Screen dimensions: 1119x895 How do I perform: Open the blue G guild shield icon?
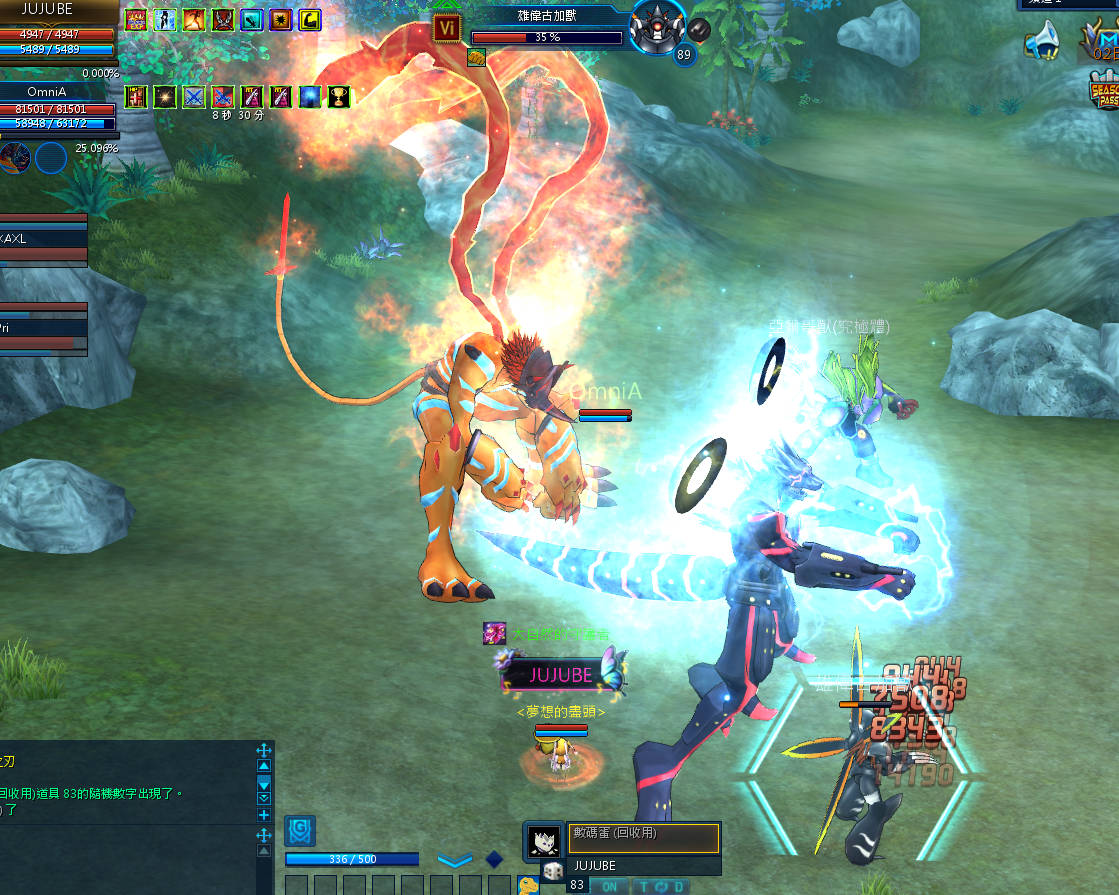(x=300, y=830)
